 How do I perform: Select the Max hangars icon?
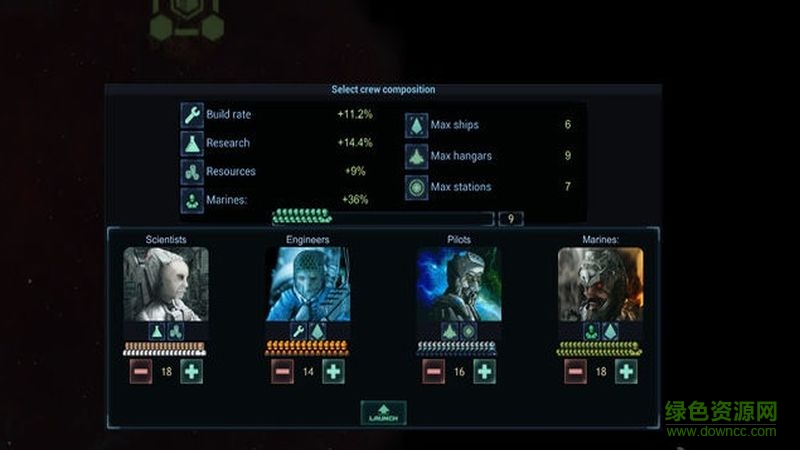(416, 156)
